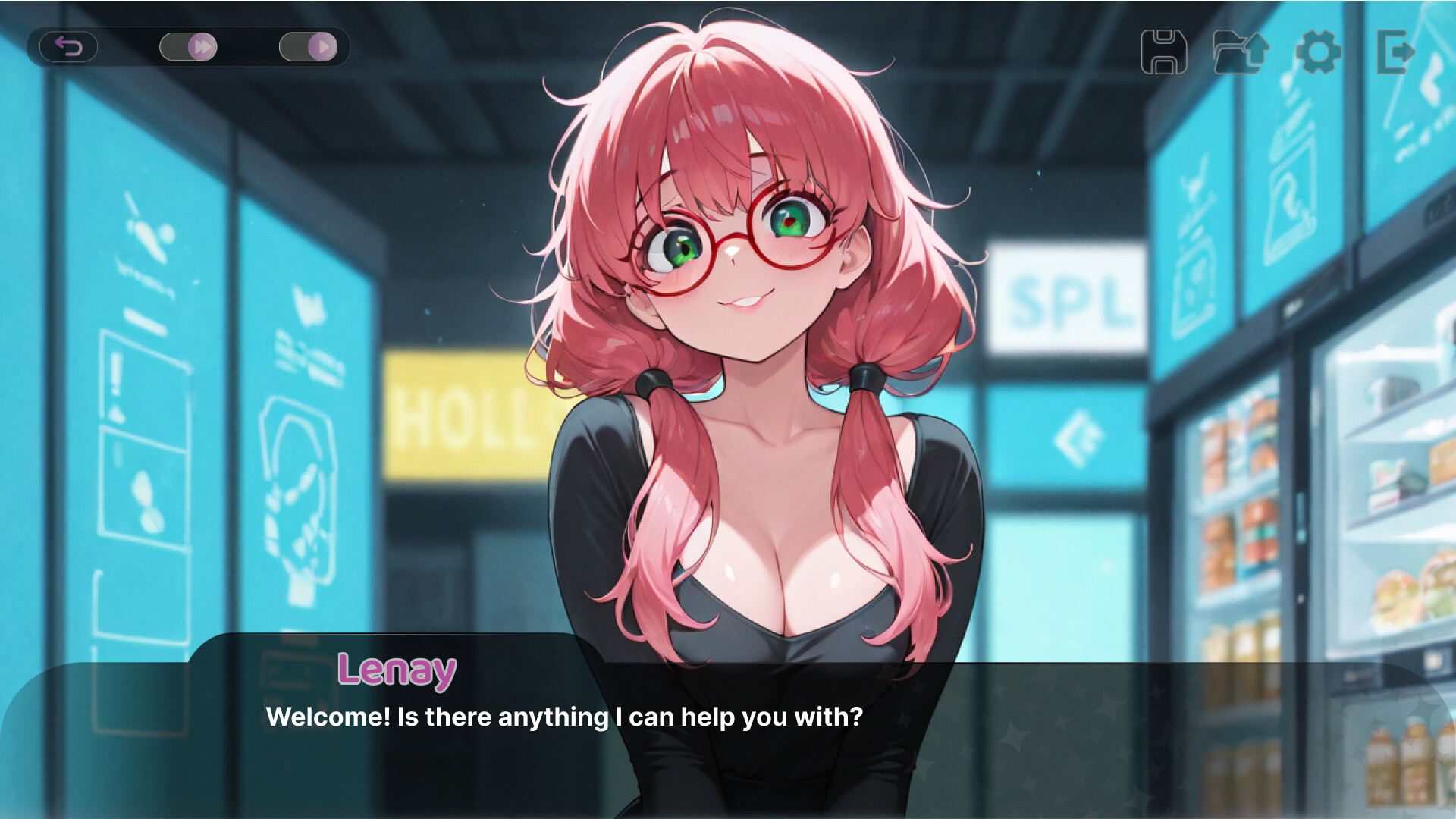1456x819 pixels.
Task: Click the play icon on the auto switch
Action: (x=323, y=47)
